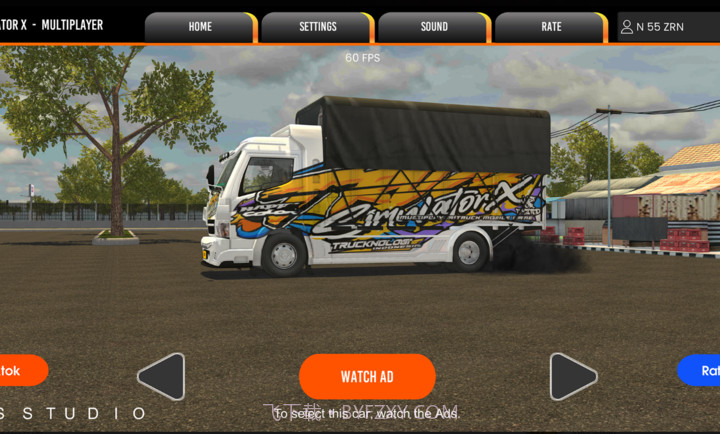Viewport: 720px width, 434px height.
Task: Click the blue Rate button
Action: 702,370
